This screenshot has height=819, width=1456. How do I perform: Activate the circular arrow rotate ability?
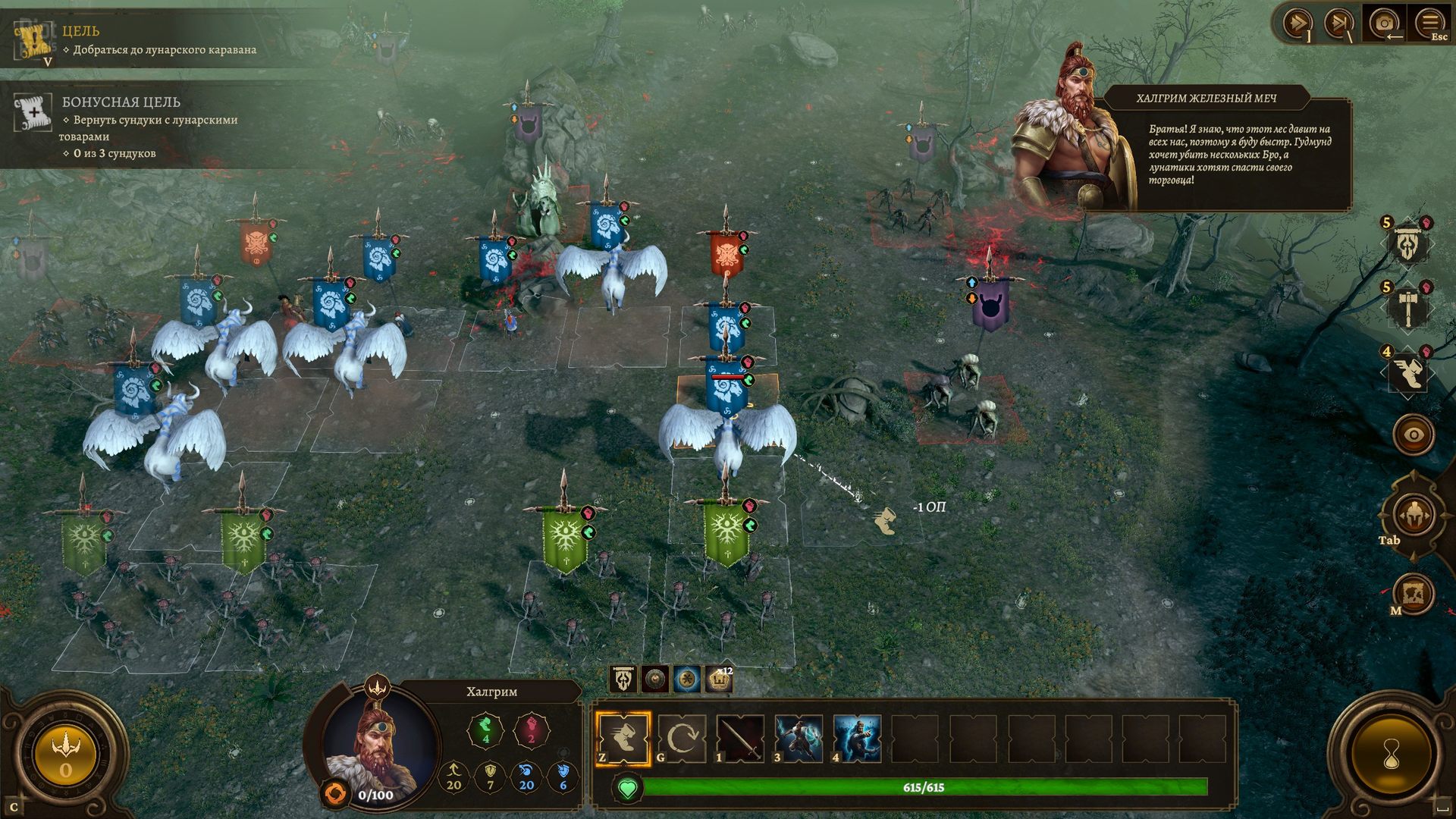click(x=682, y=738)
